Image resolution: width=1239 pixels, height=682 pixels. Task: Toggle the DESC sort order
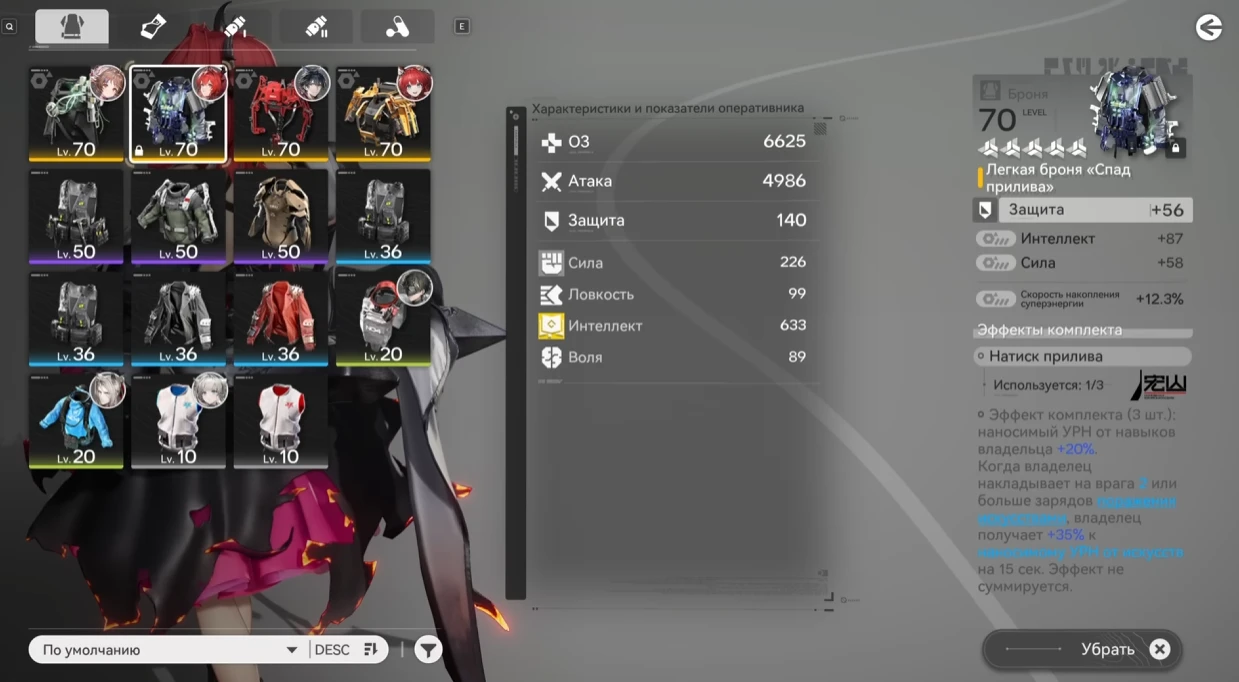(x=346, y=650)
